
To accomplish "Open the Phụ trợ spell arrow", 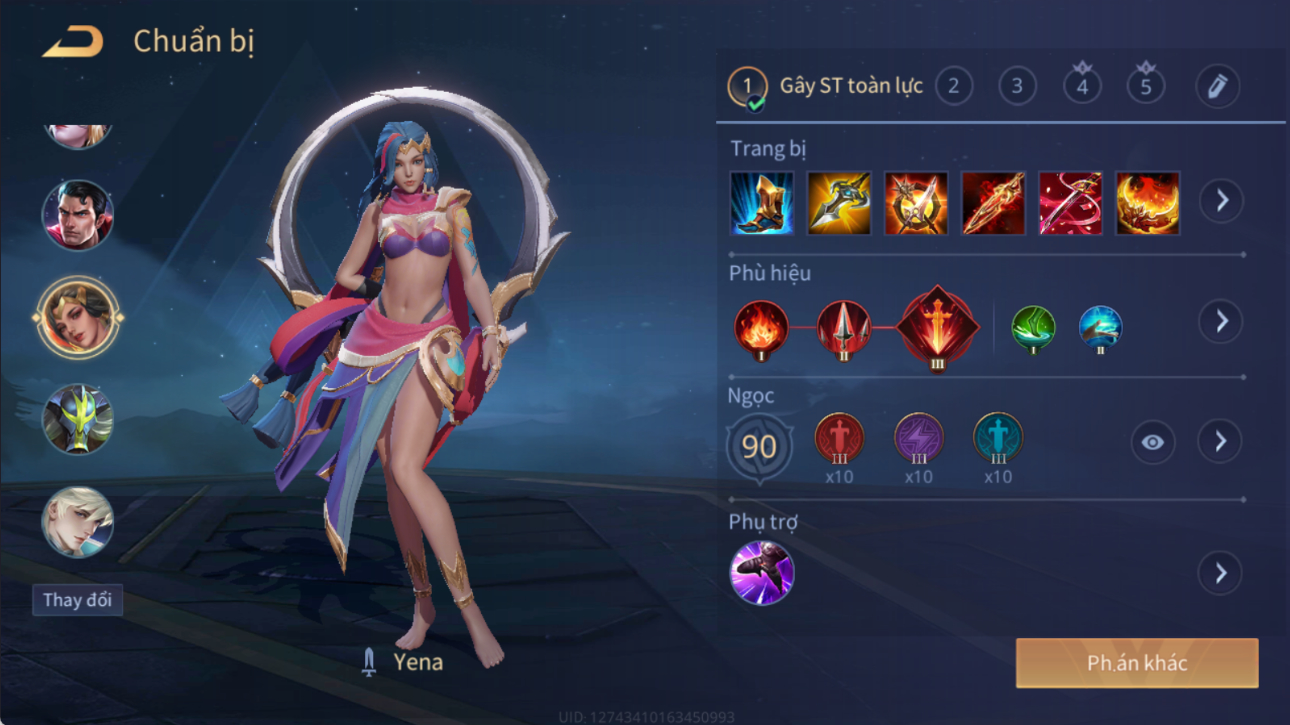I will (x=1221, y=573).
